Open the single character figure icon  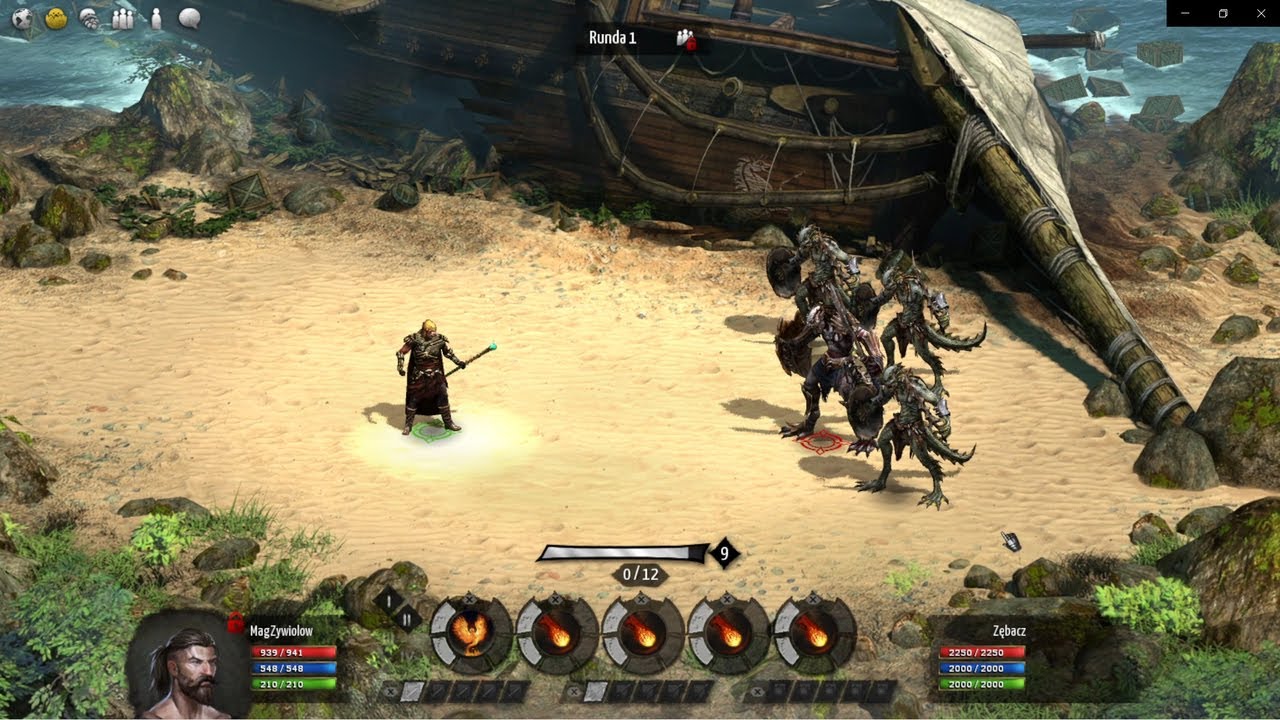click(155, 18)
